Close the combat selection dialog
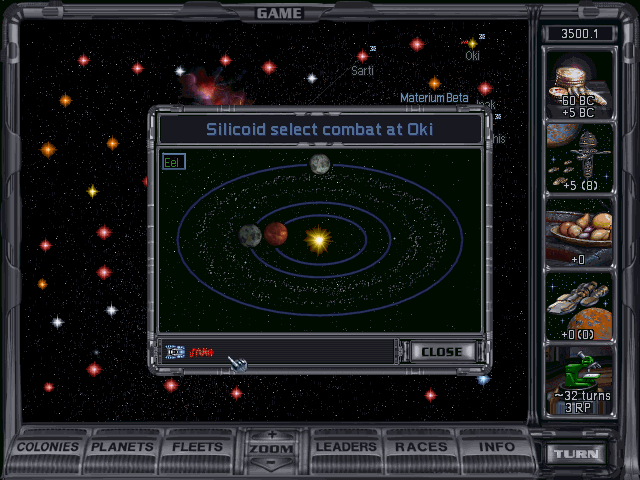The height and width of the screenshot is (480, 640). point(441,352)
